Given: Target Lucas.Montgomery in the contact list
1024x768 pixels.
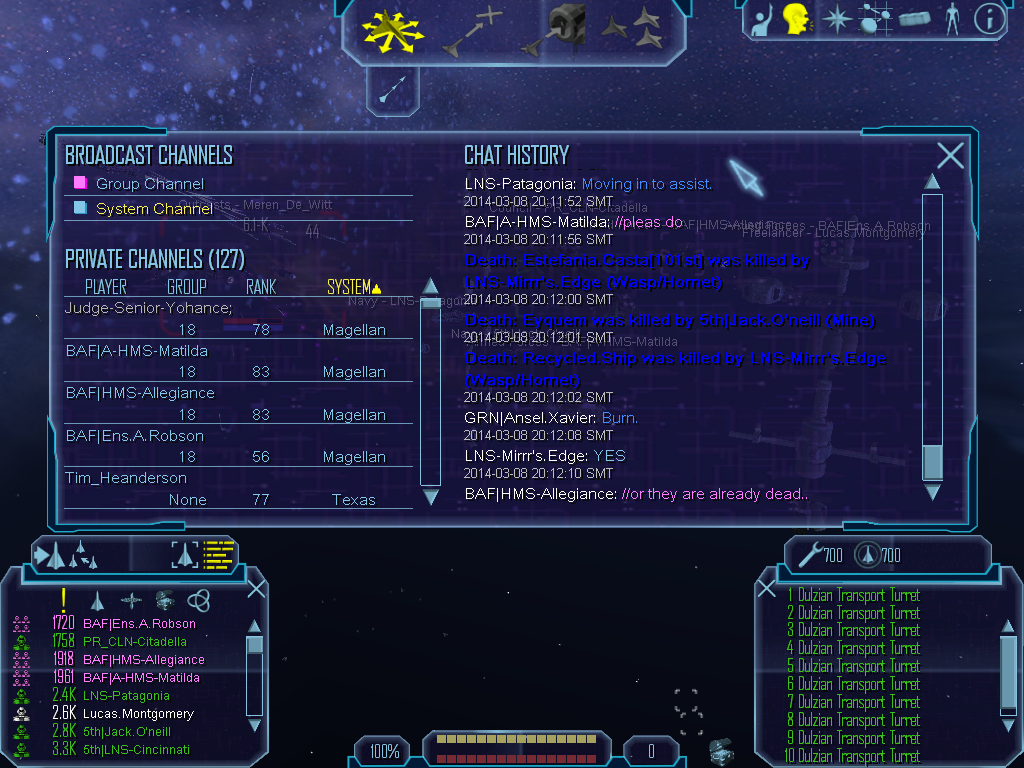Looking at the screenshot, I should click(138, 714).
